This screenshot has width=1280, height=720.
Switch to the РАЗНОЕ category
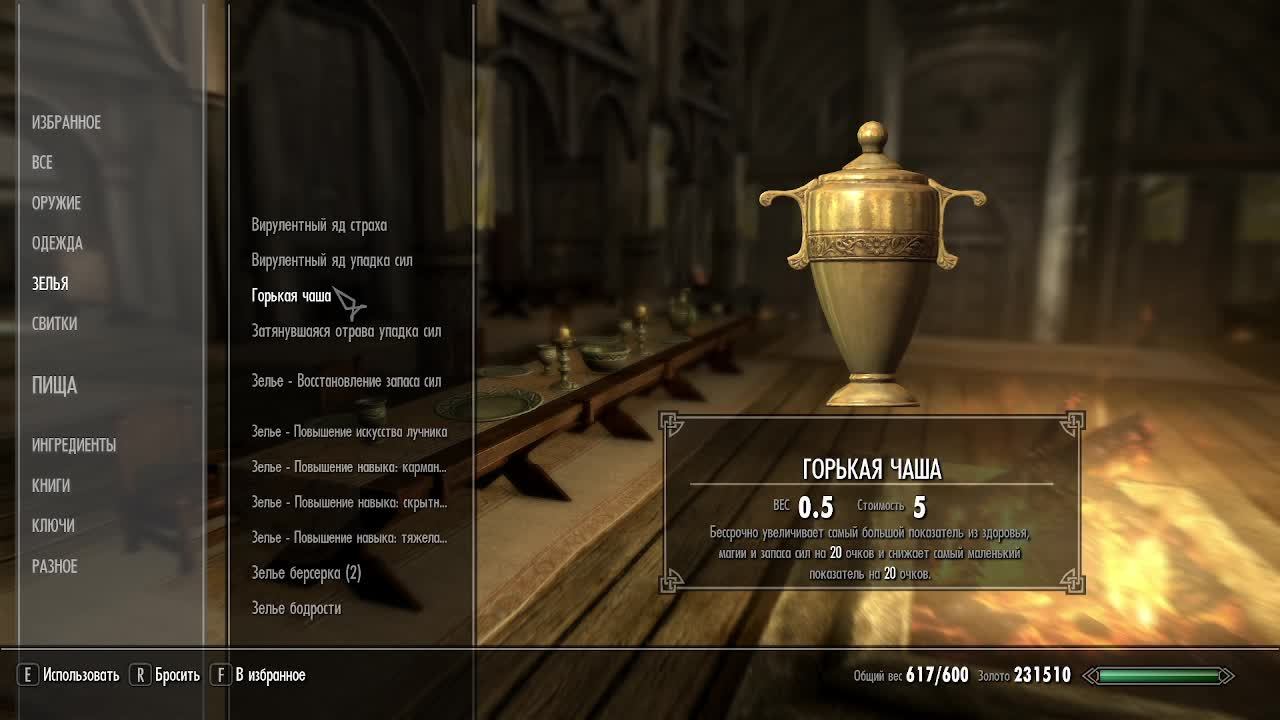click(x=54, y=566)
